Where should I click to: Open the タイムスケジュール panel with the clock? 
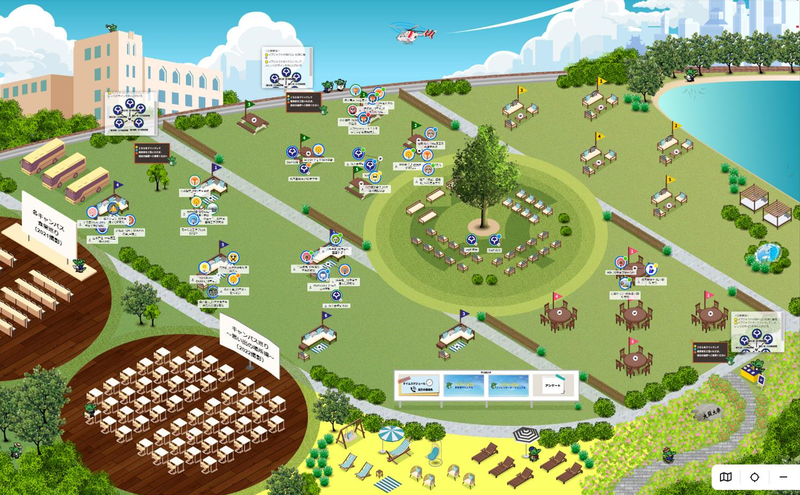coord(418,385)
